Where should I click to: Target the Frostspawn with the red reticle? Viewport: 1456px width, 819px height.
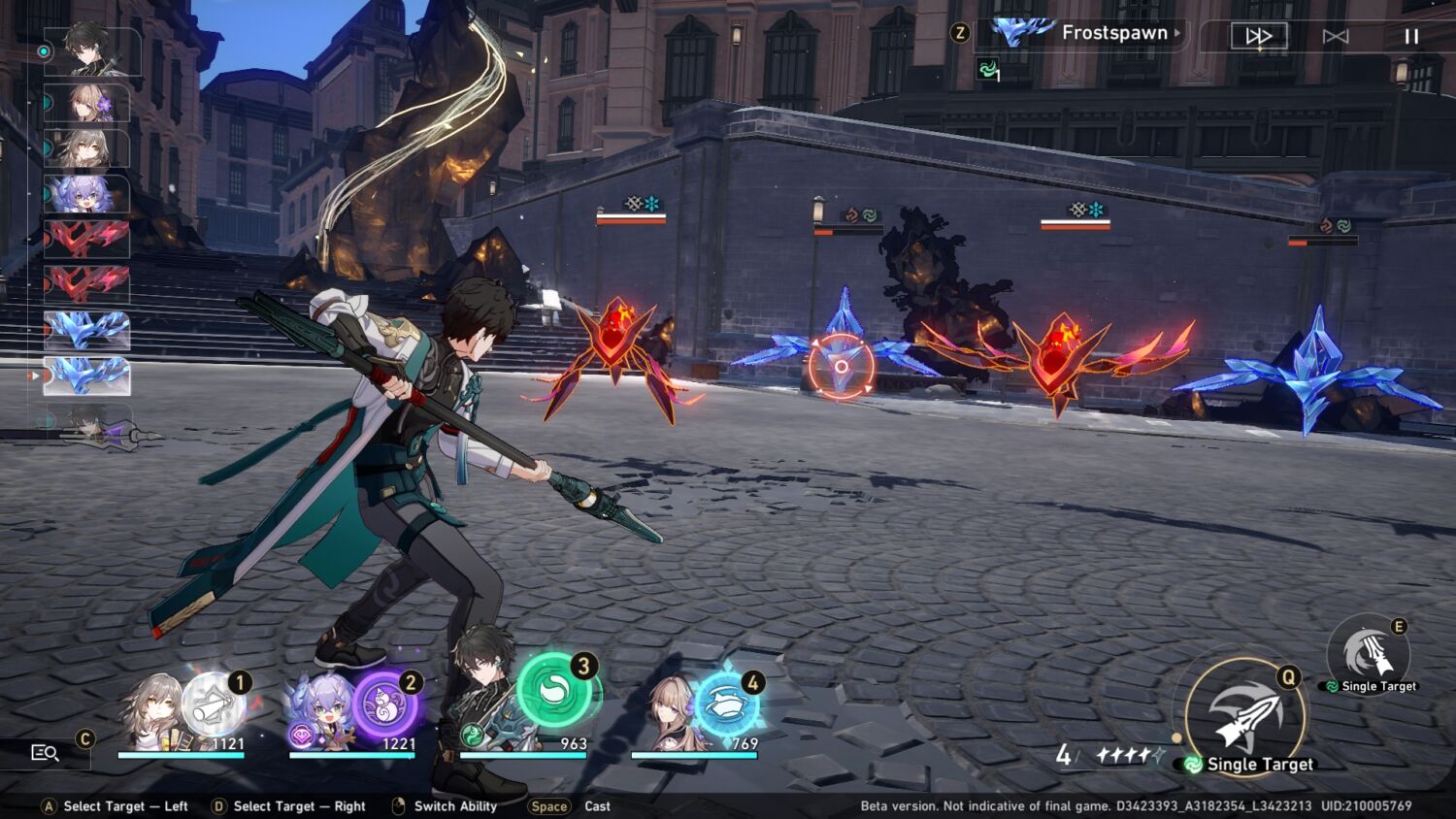(841, 366)
